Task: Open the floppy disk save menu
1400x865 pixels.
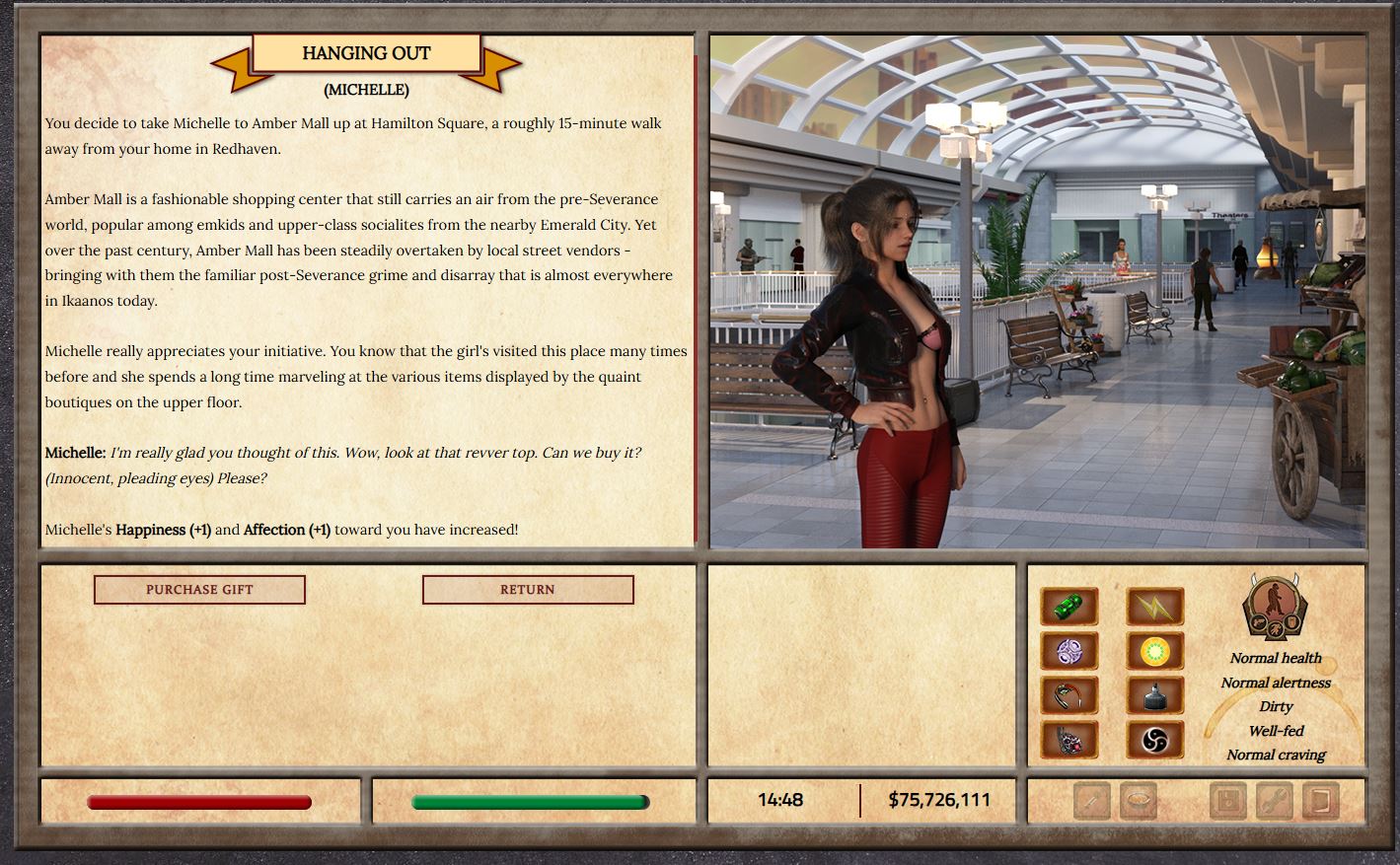Action: [1228, 801]
